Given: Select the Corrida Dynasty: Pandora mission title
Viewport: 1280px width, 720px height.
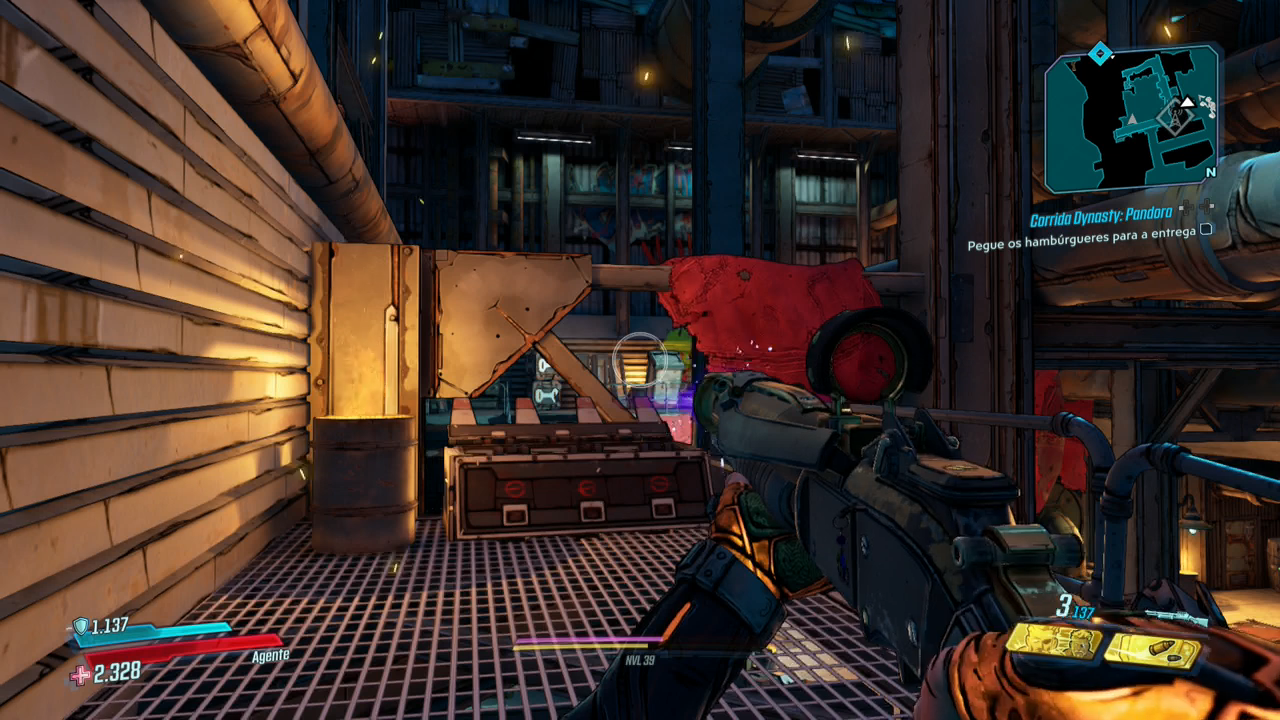Looking at the screenshot, I should pos(1101,220).
